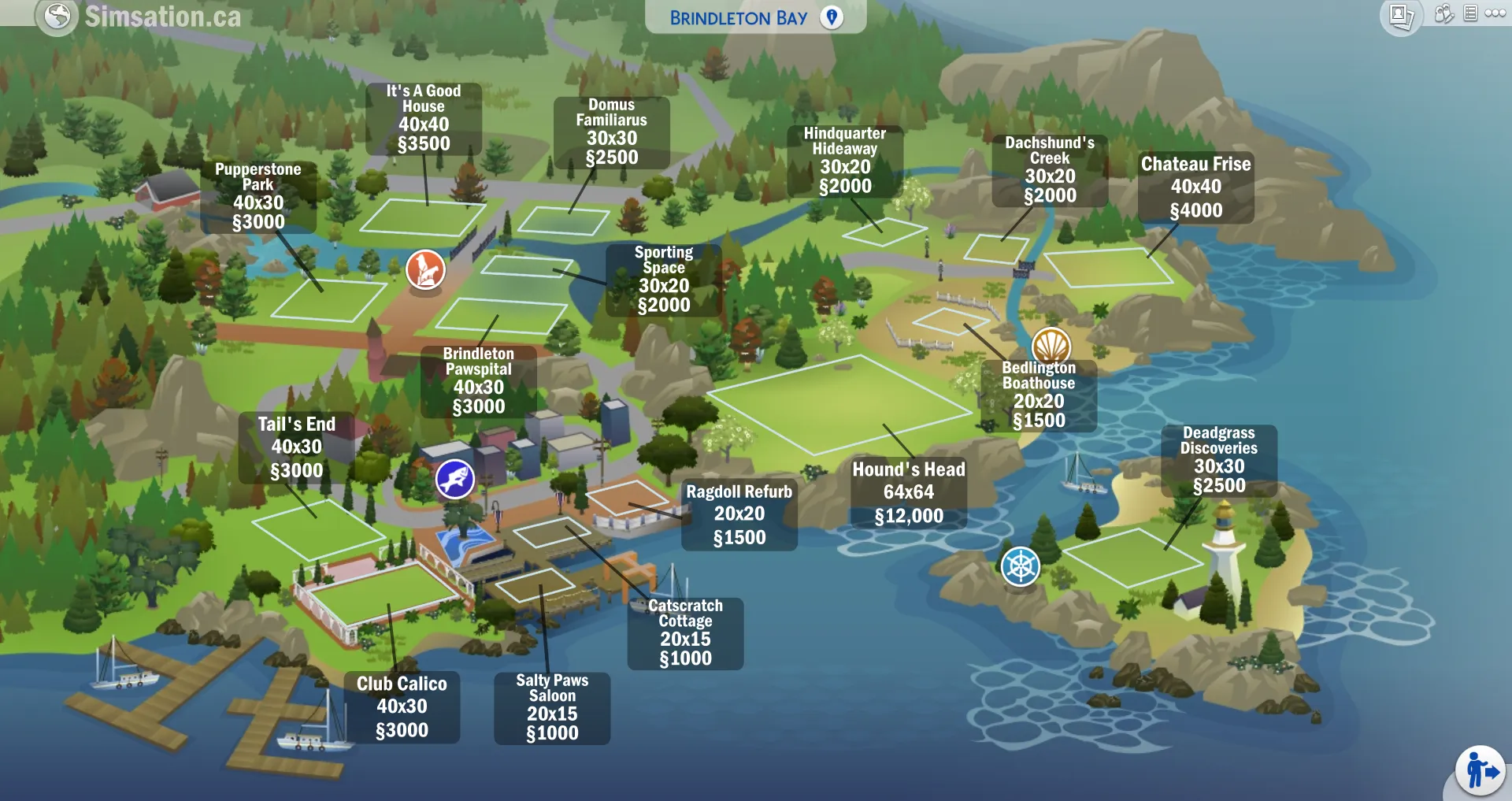The width and height of the screenshot is (1512, 801).
Task: Select the Hound's Head 64x64 lot outline
Action: tap(839, 403)
